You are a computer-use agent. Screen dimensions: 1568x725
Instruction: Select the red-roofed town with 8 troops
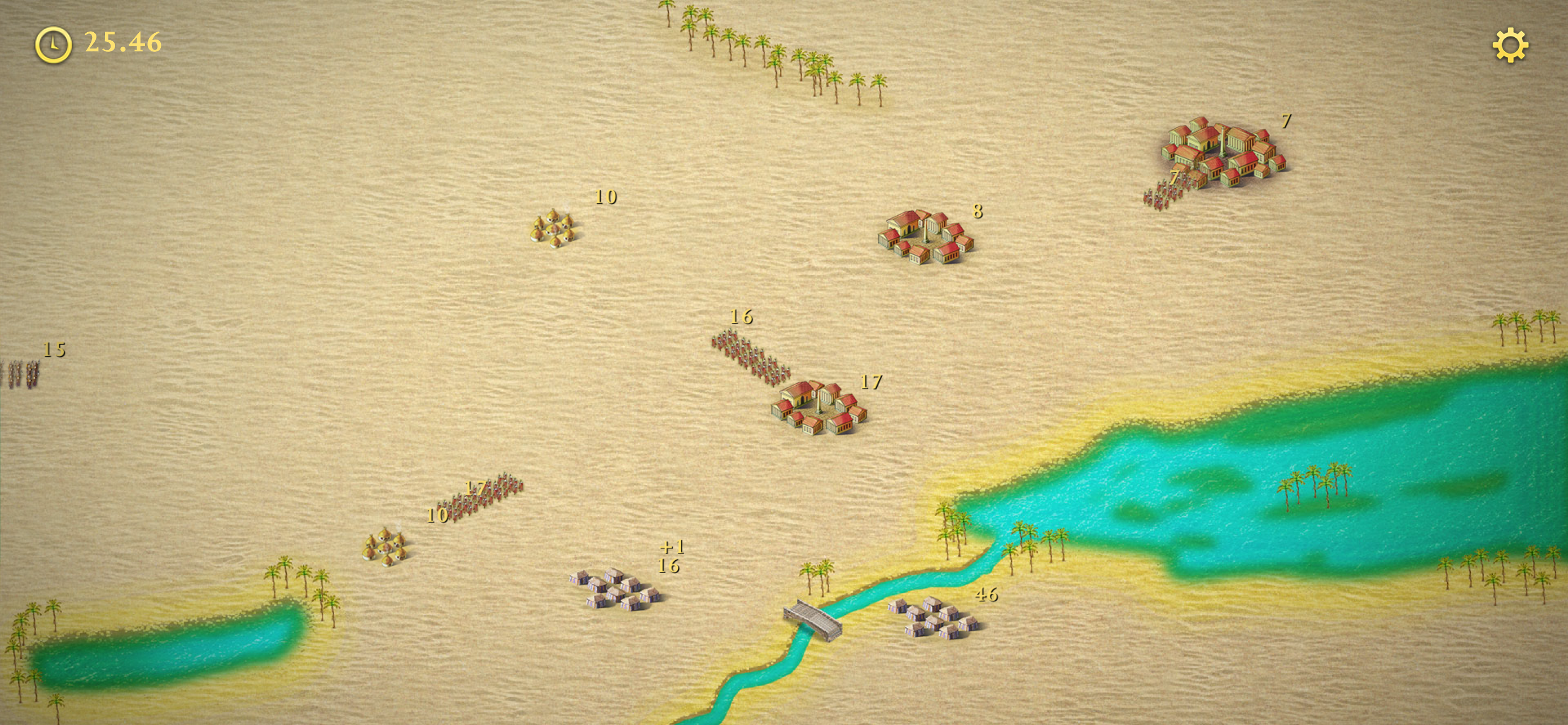click(x=925, y=237)
